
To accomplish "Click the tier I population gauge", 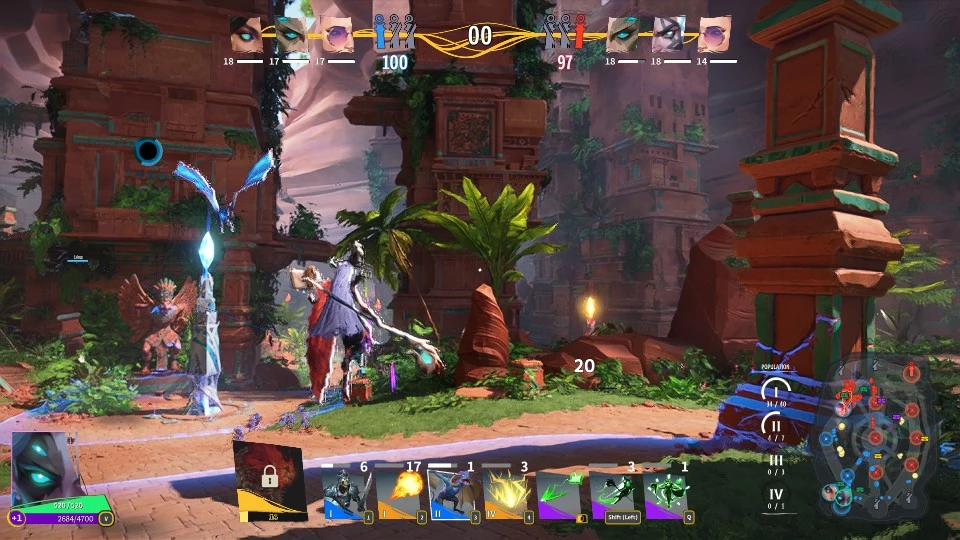I will pyautogui.click(x=775, y=391).
